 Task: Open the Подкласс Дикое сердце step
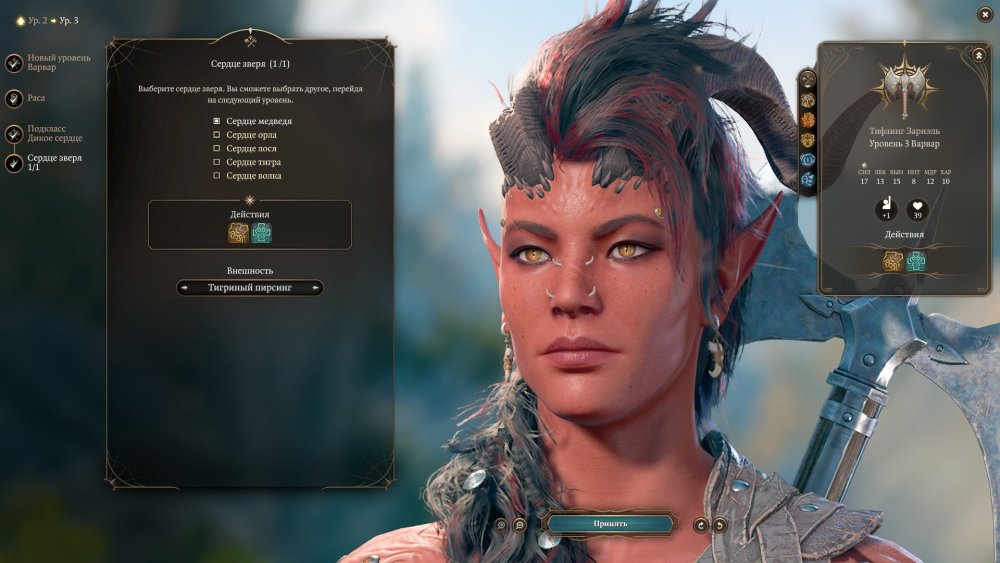tap(14, 133)
